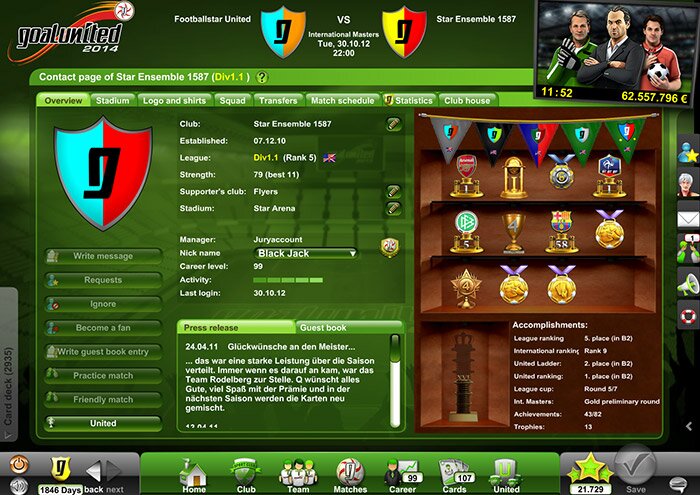The width and height of the screenshot is (700, 495).
Task: Open the Requests option
Action: 102,280
